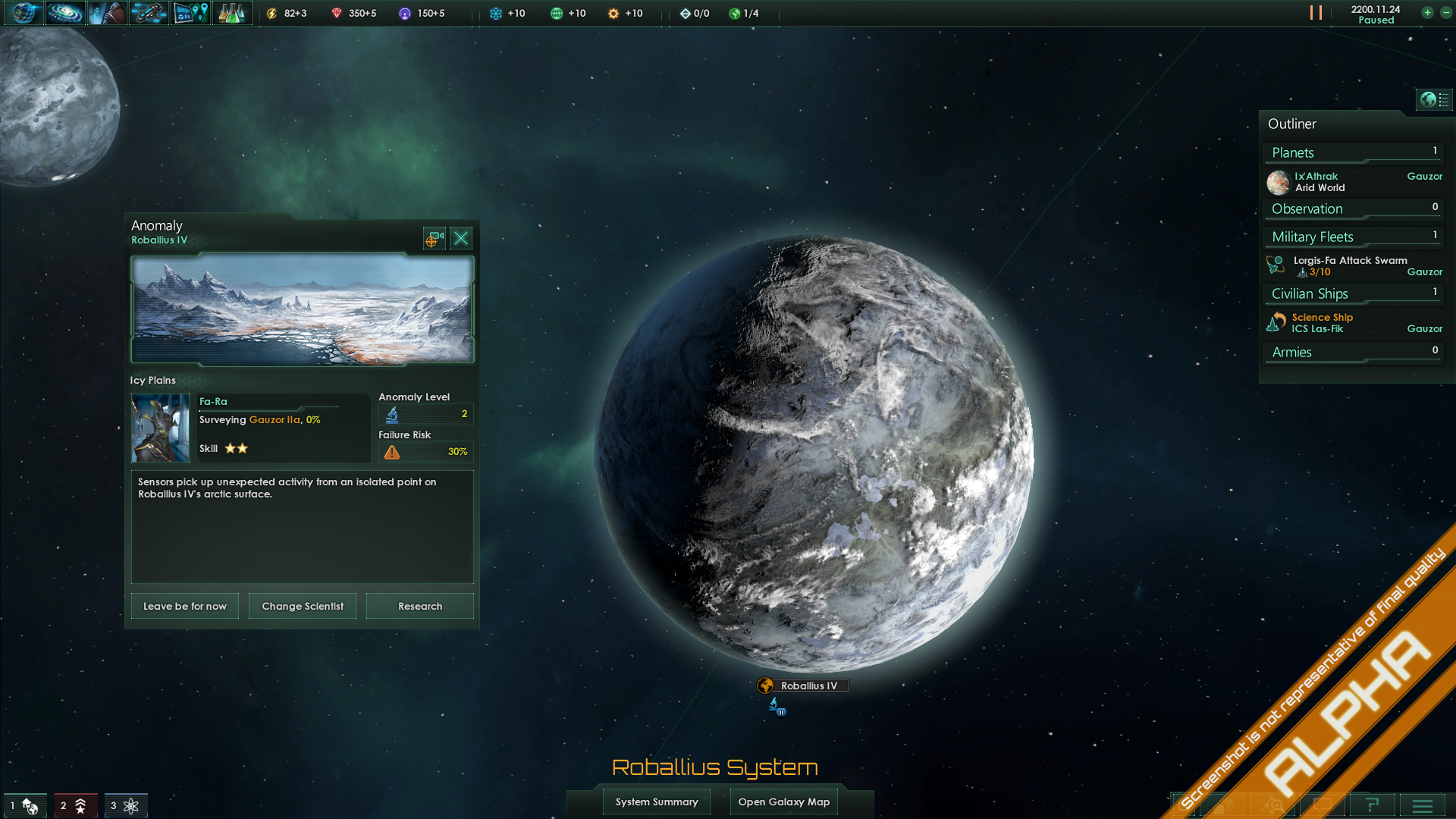Select Leave be for now
1456x819 pixels.
pyautogui.click(x=184, y=606)
